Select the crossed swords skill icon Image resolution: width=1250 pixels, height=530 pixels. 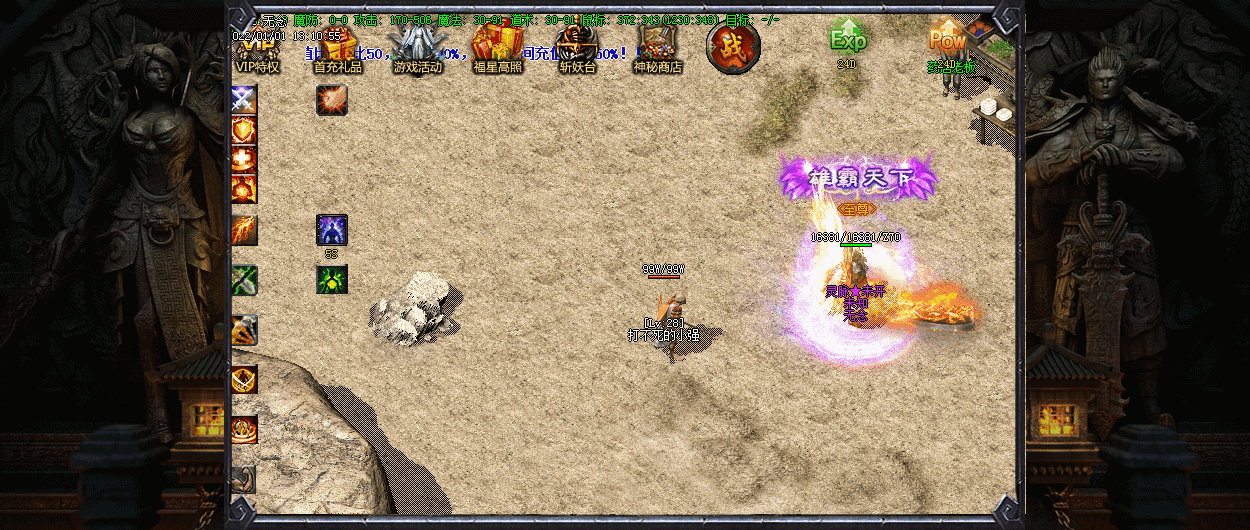click(244, 99)
